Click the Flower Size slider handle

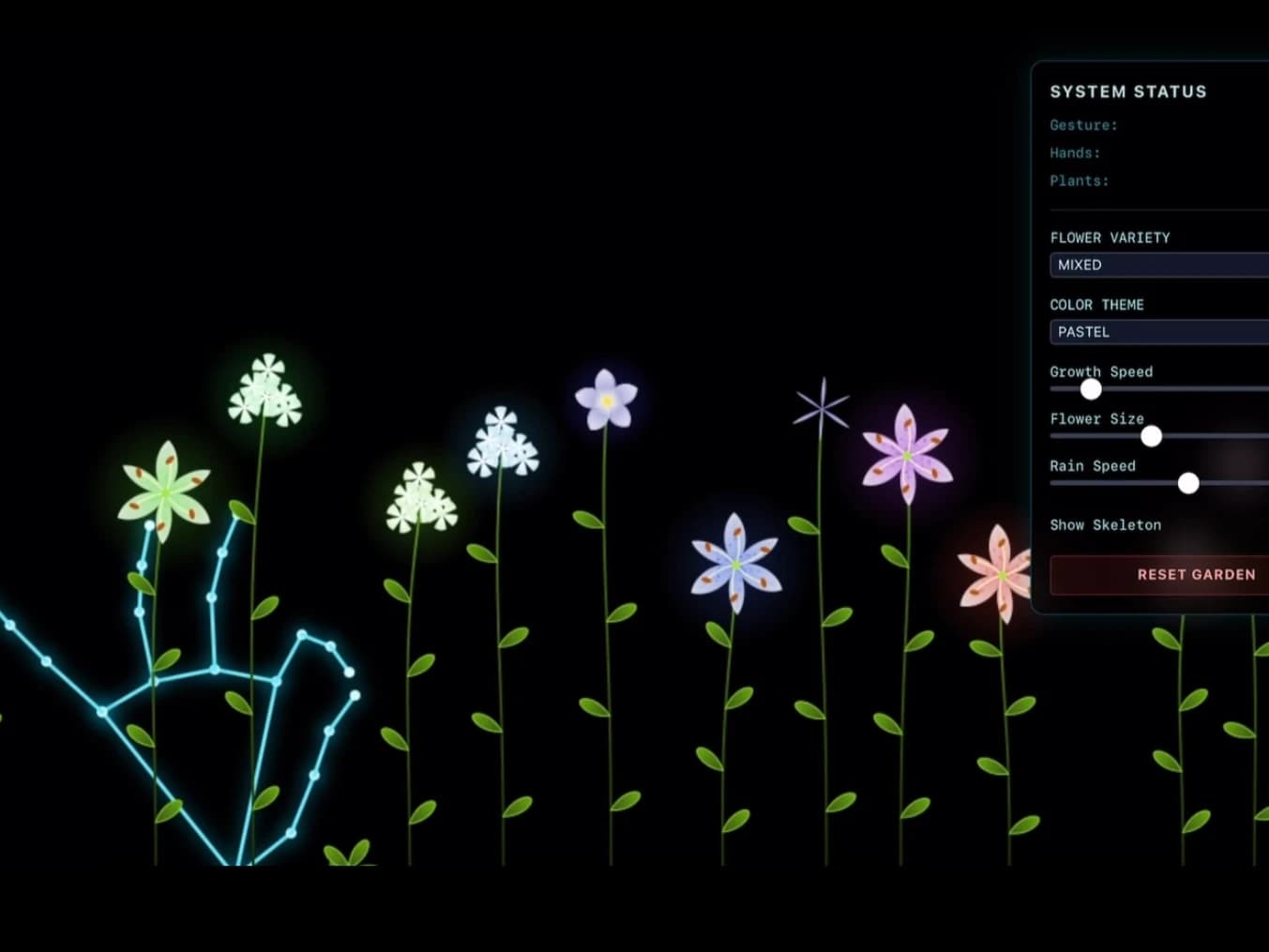point(1152,436)
